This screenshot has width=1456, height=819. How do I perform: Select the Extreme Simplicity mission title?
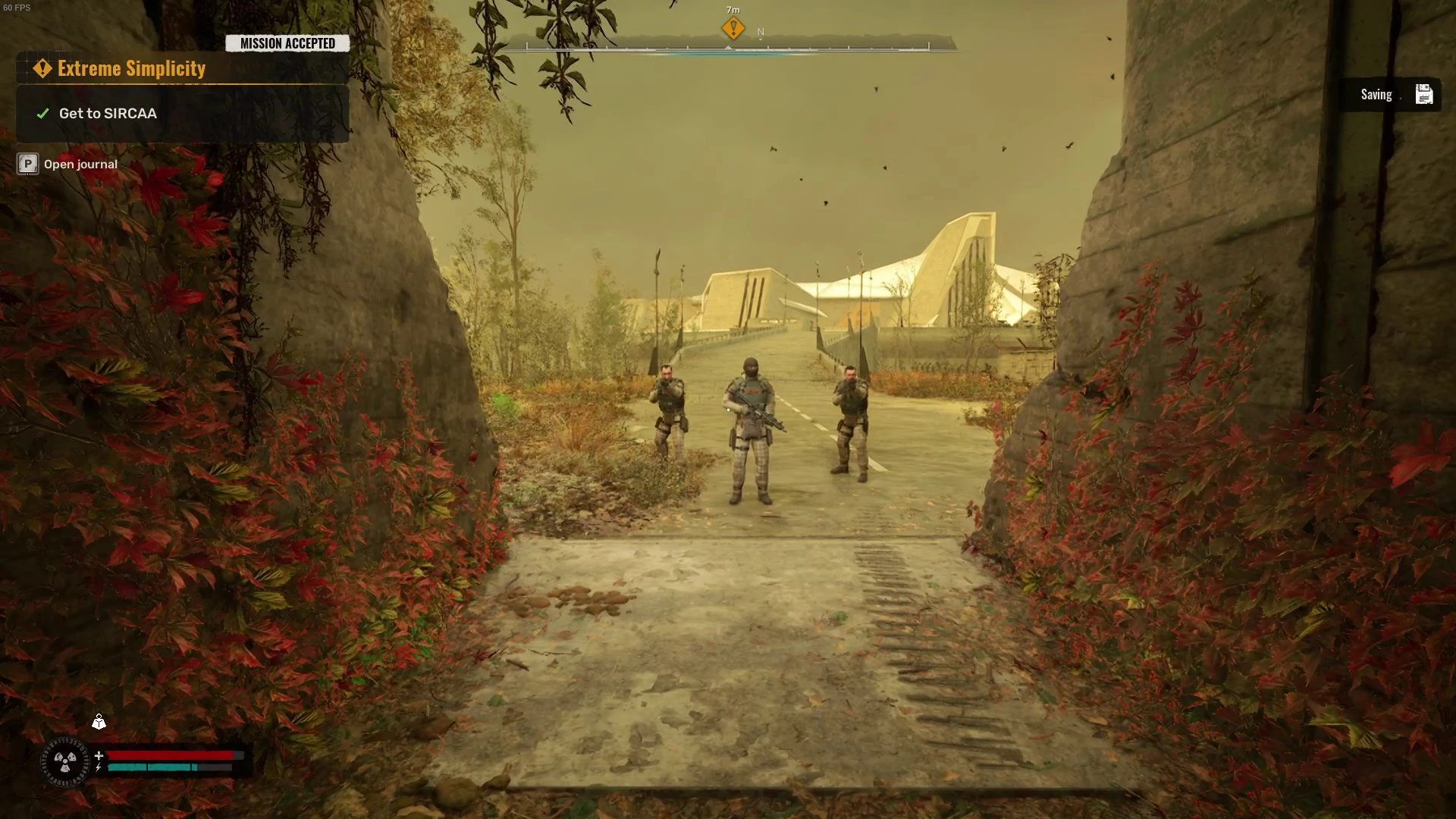click(x=131, y=69)
